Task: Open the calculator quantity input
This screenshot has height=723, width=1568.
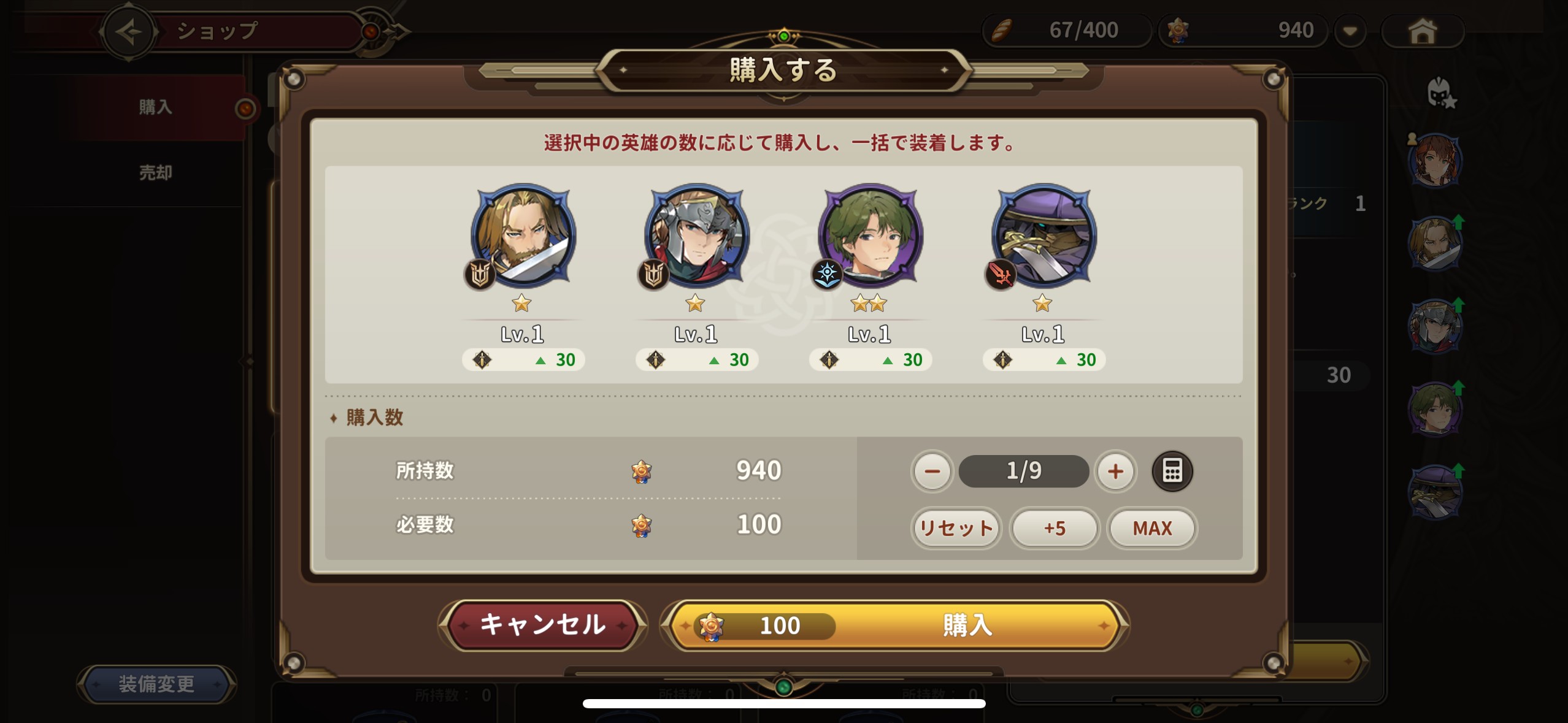Action: pyautogui.click(x=1172, y=471)
